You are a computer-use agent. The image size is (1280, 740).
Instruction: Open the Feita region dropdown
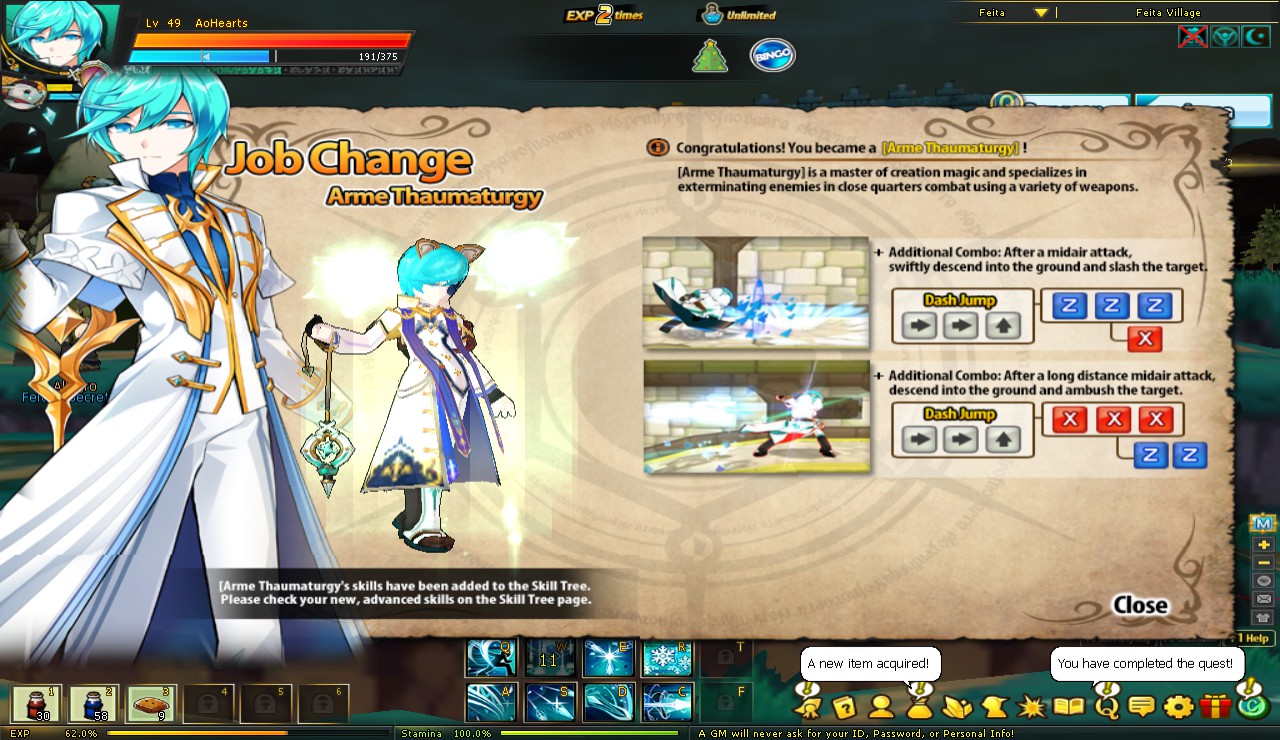(x=1040, y=13)
